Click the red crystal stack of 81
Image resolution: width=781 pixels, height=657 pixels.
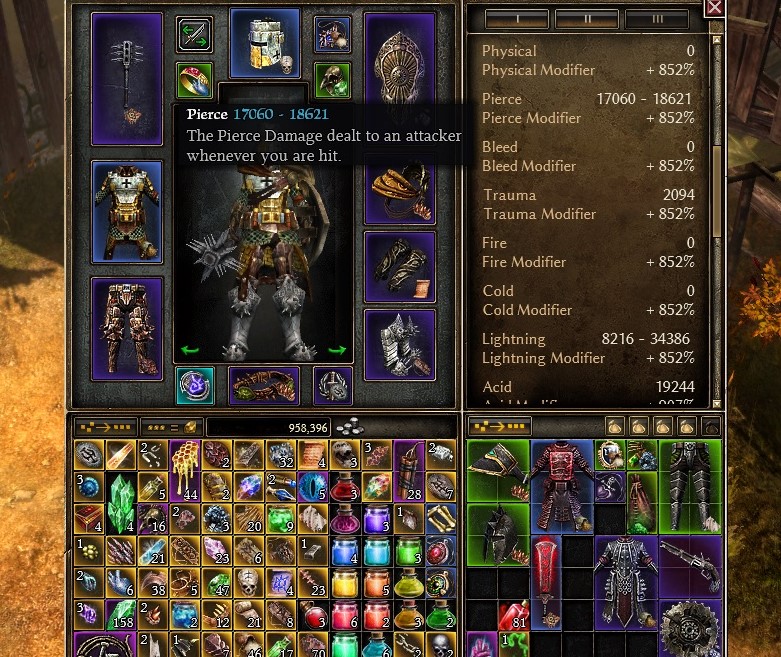coord(513,616)
